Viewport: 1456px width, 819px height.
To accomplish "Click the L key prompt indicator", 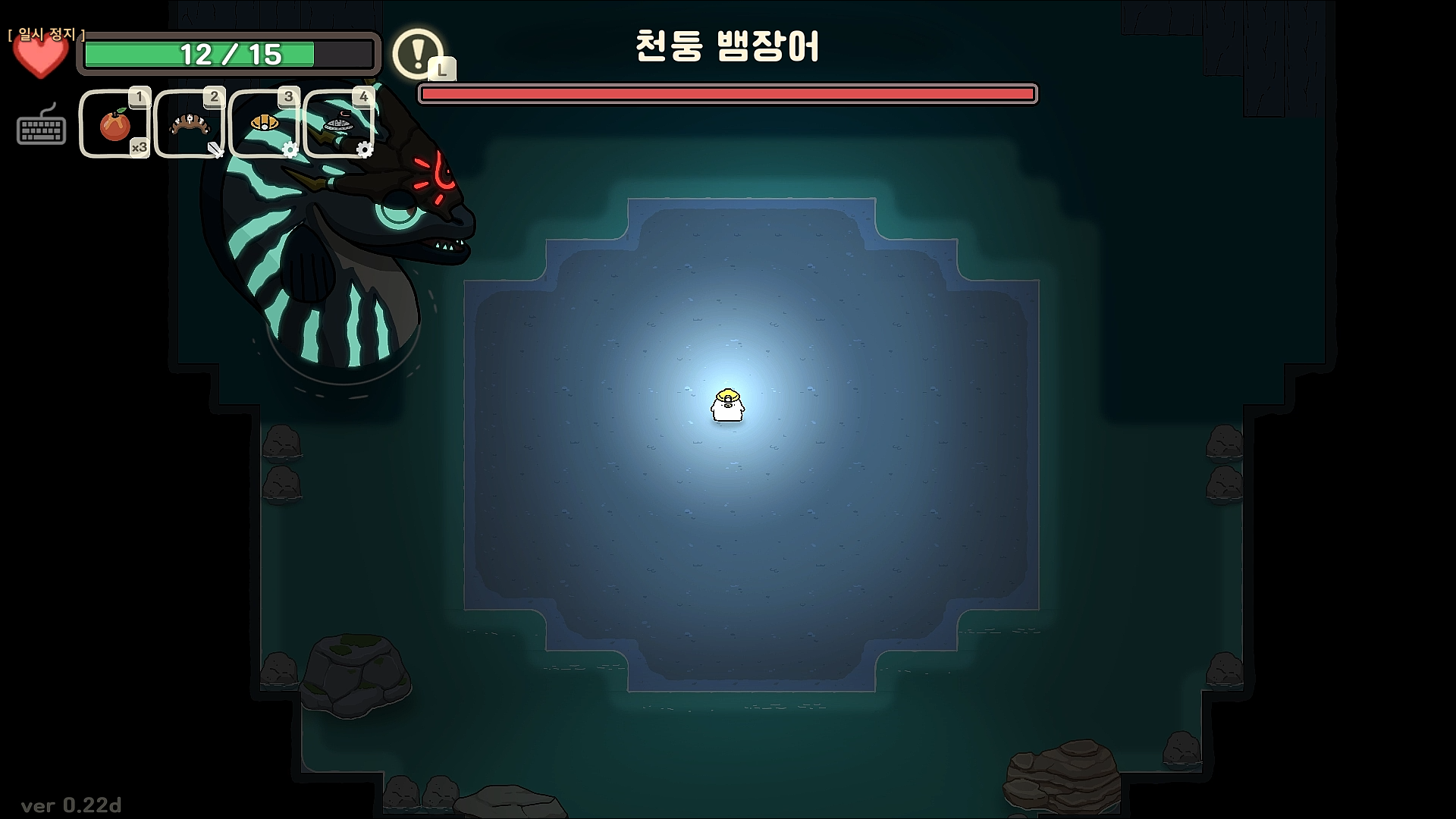I will tap(443, 70).
